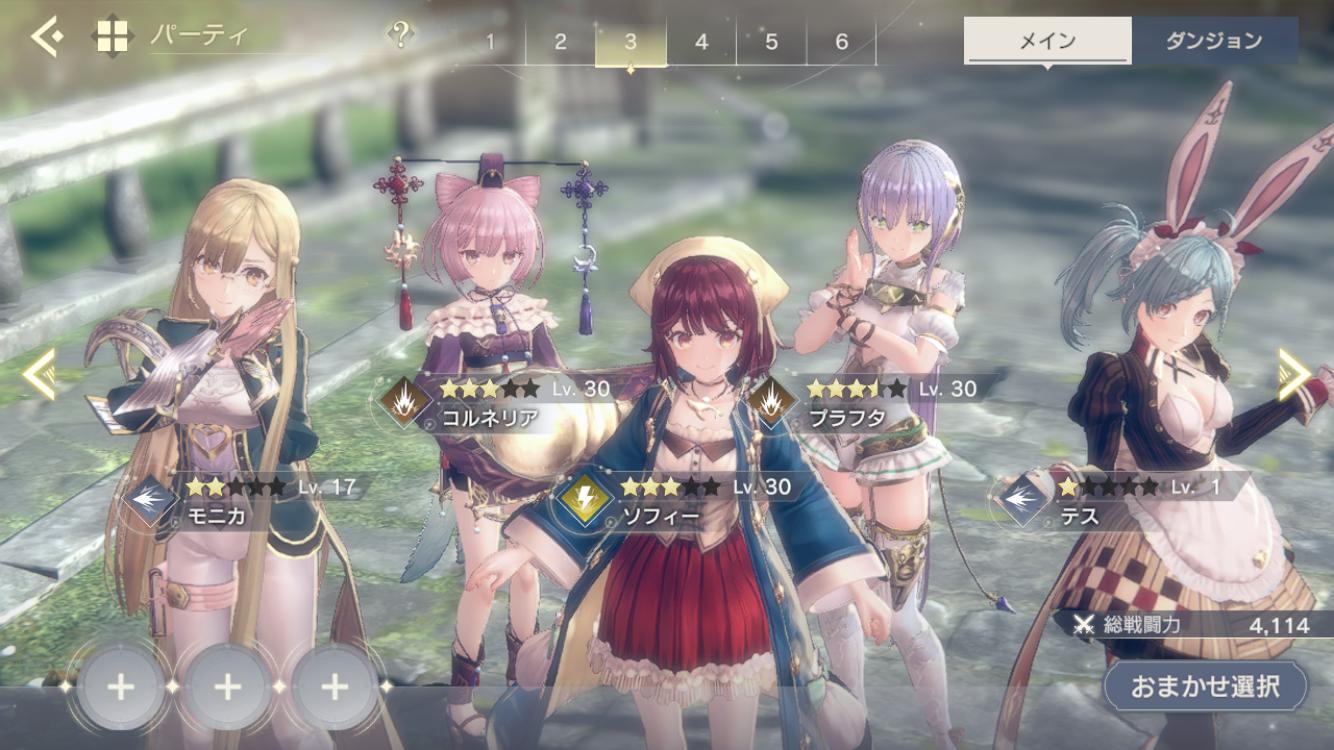This screenshot has width=1334, height=750.
Task: Switch to party slot 4
Action: (701, 42)
